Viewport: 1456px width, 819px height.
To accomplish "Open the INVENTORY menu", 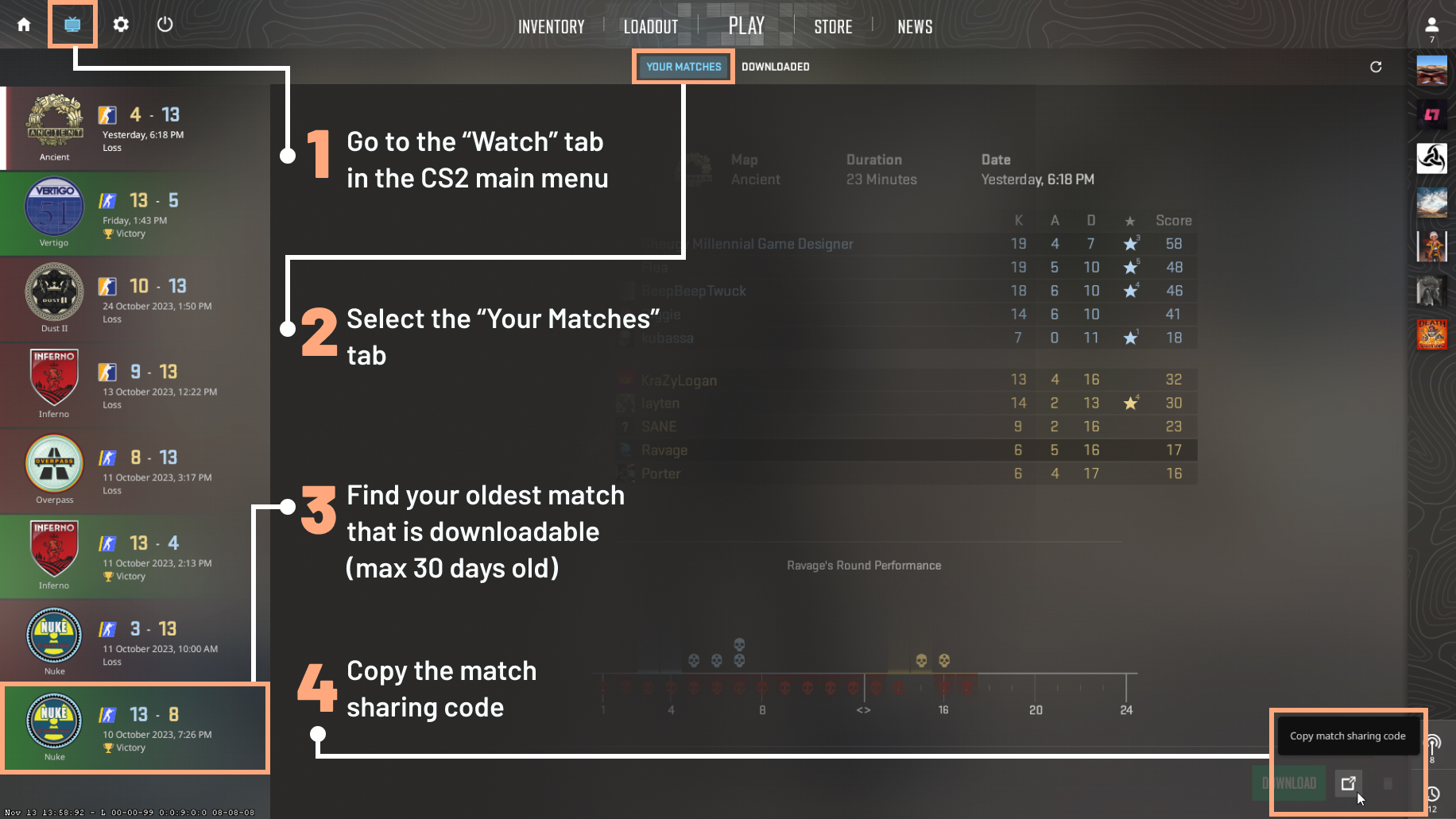I will pyautogui.click(x=552, y=26).
